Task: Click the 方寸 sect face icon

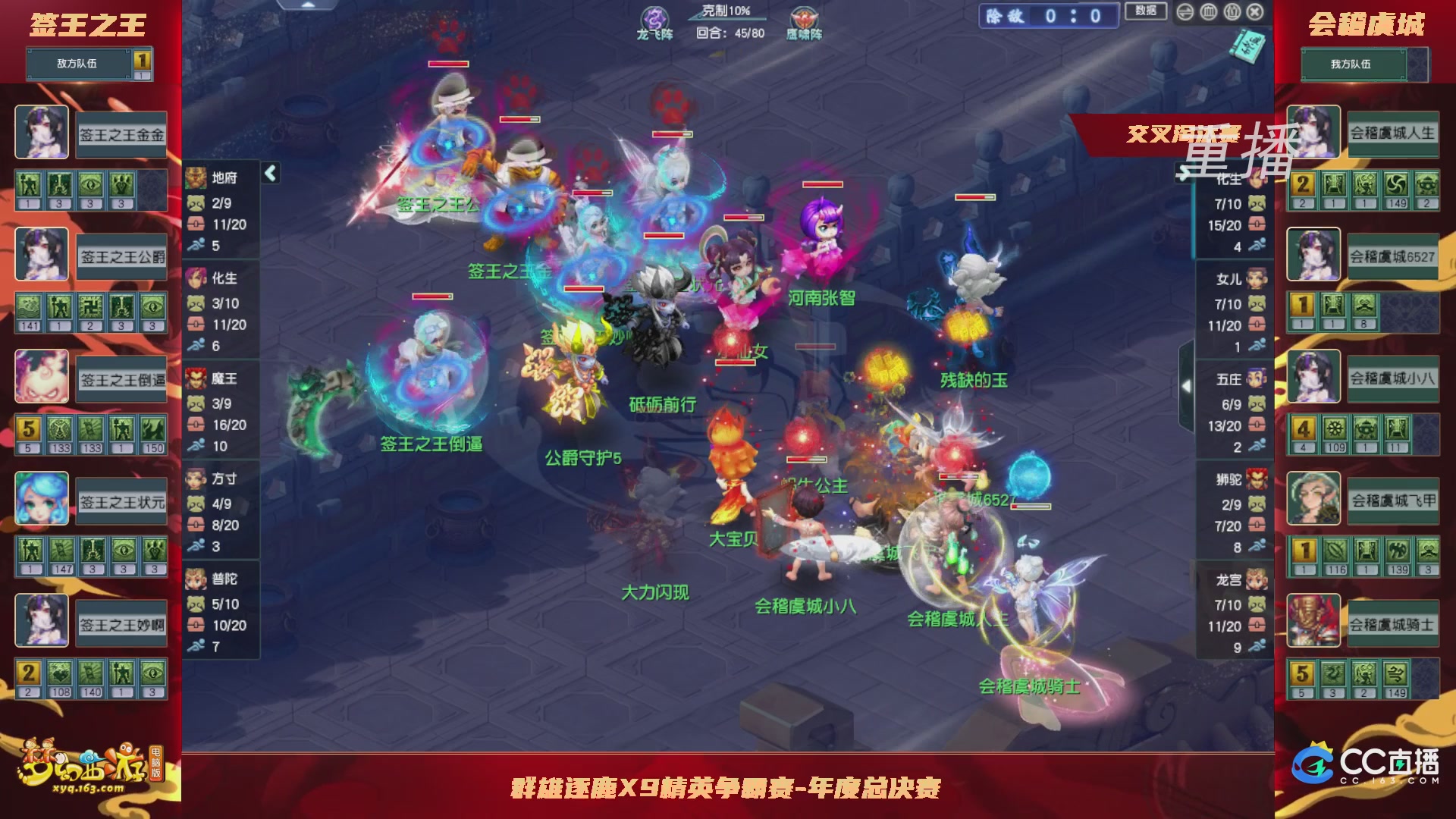Action: tap(196, 478)
